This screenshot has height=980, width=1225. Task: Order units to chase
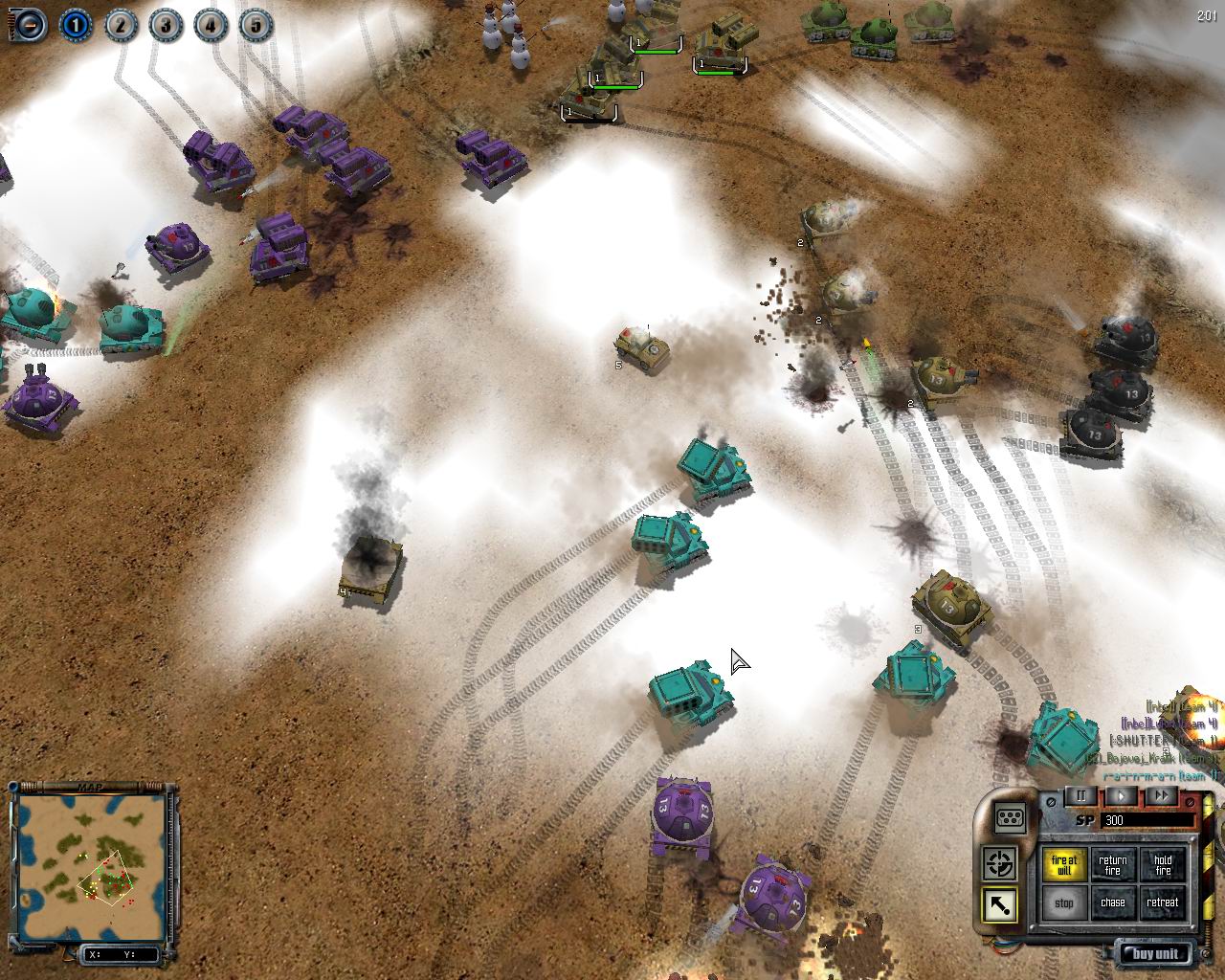pyautogui.click(x=1113, y=902)
